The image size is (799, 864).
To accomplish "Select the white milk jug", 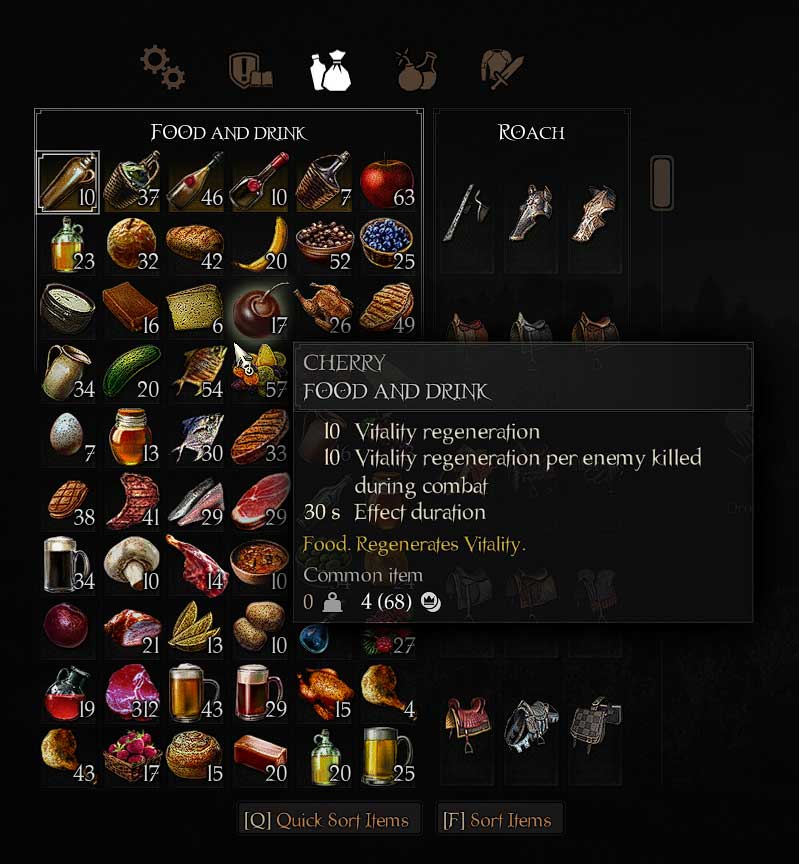I will tap(67, 371).
